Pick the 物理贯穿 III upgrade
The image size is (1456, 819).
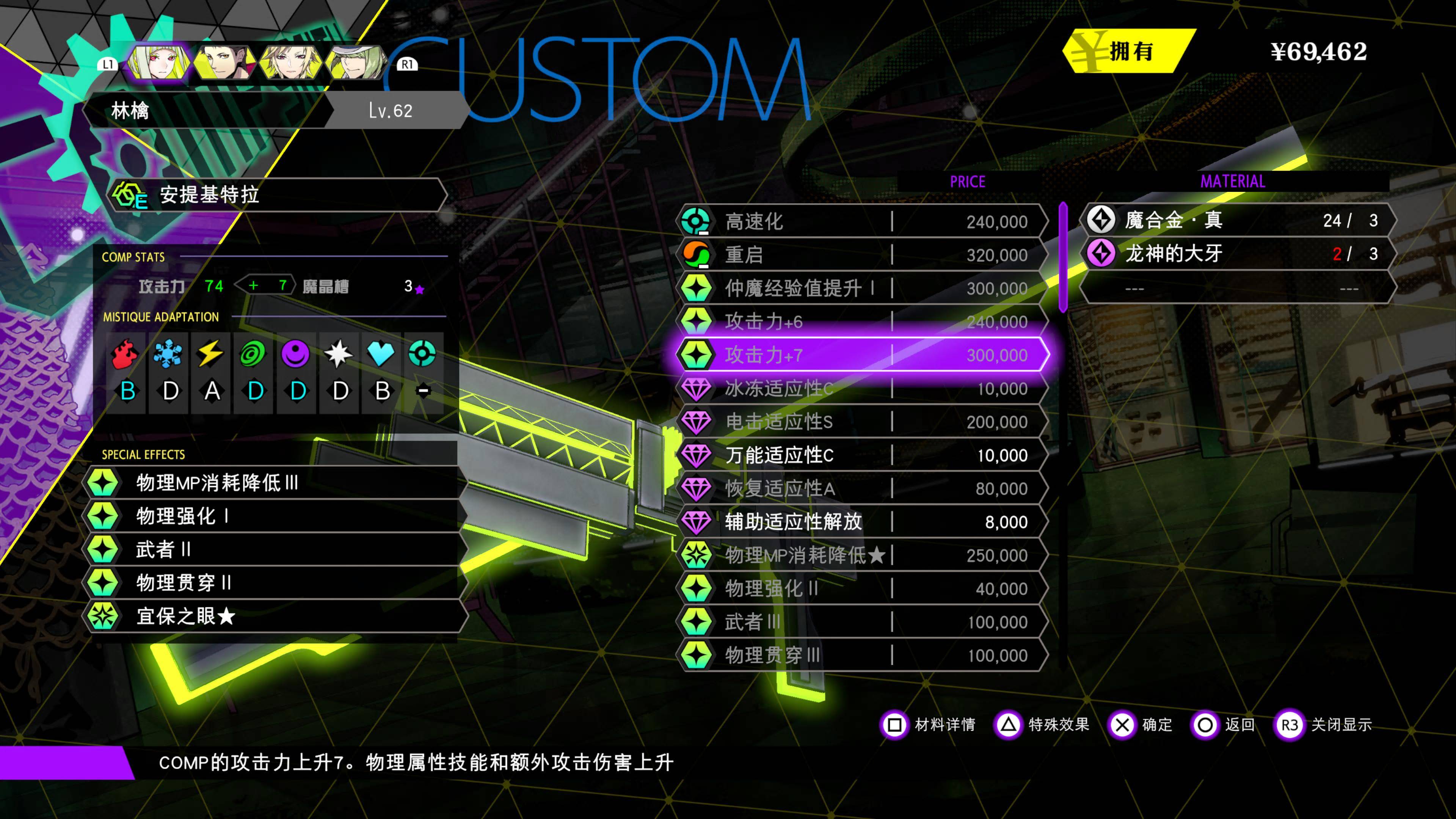(x=862, y=655)
